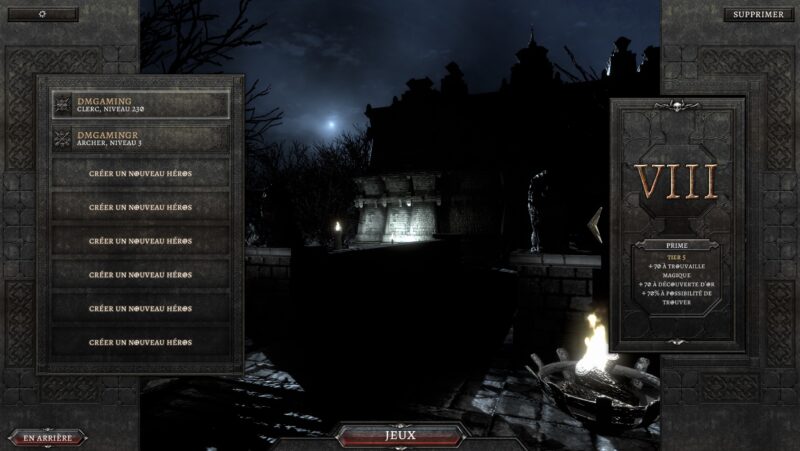800x451 pixels.
Task: Go back with En Arrière
Action: (x=48, y=438)
